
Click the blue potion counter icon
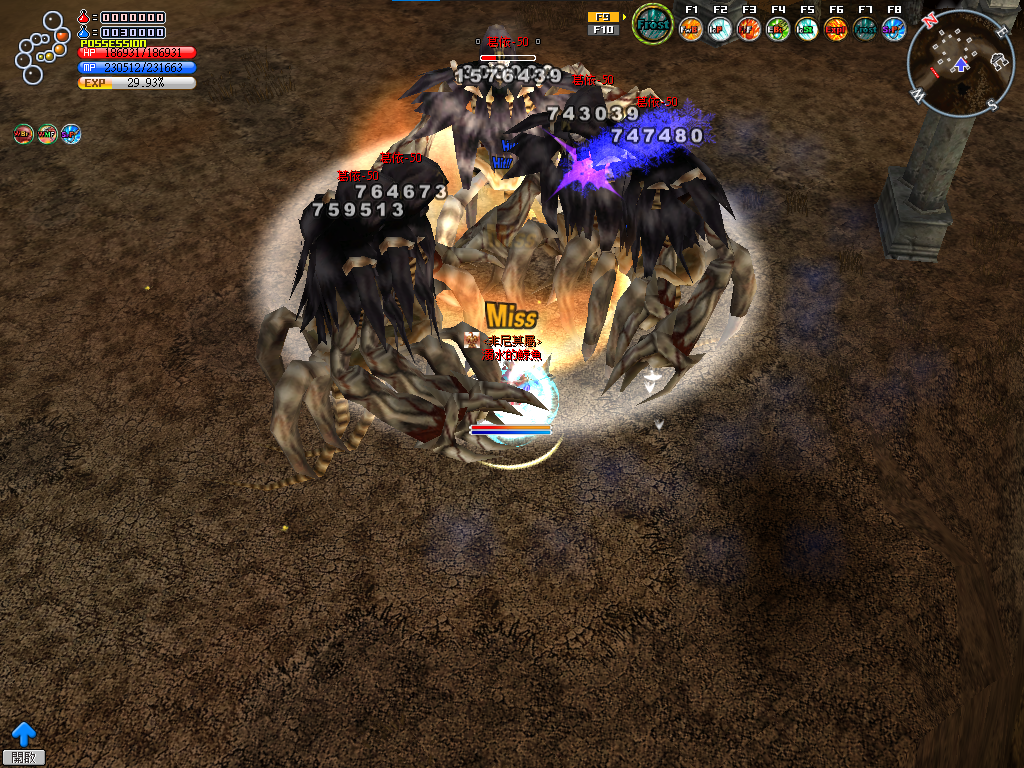tap(84, 32)
